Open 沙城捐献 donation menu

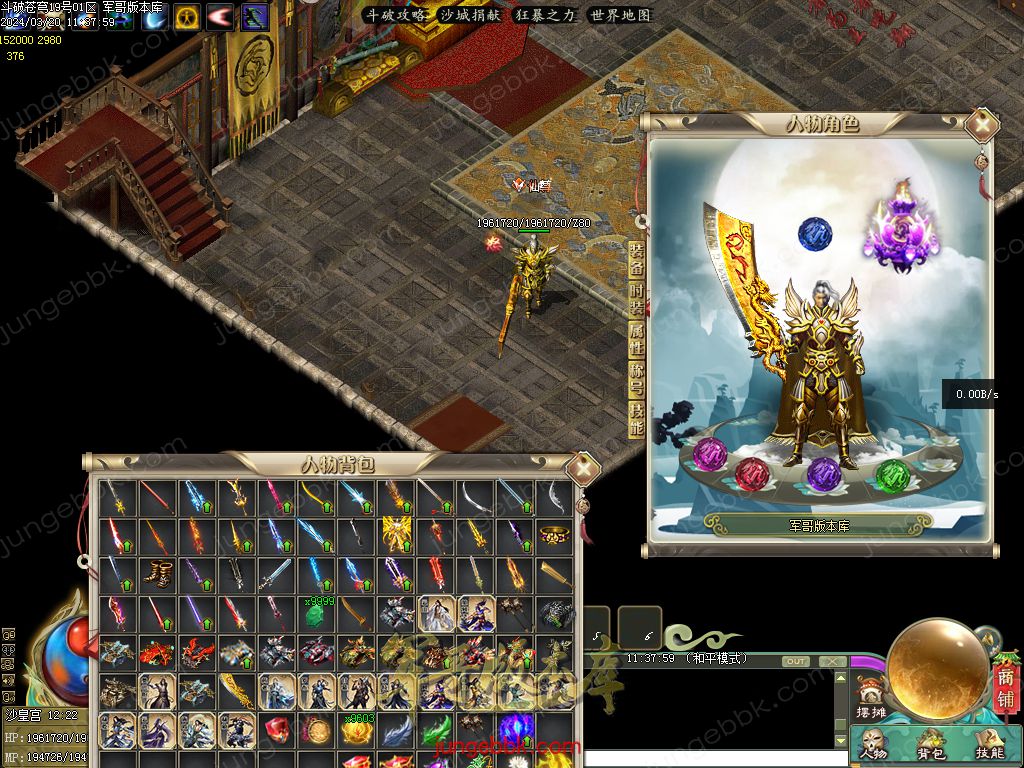click(470, 15)
